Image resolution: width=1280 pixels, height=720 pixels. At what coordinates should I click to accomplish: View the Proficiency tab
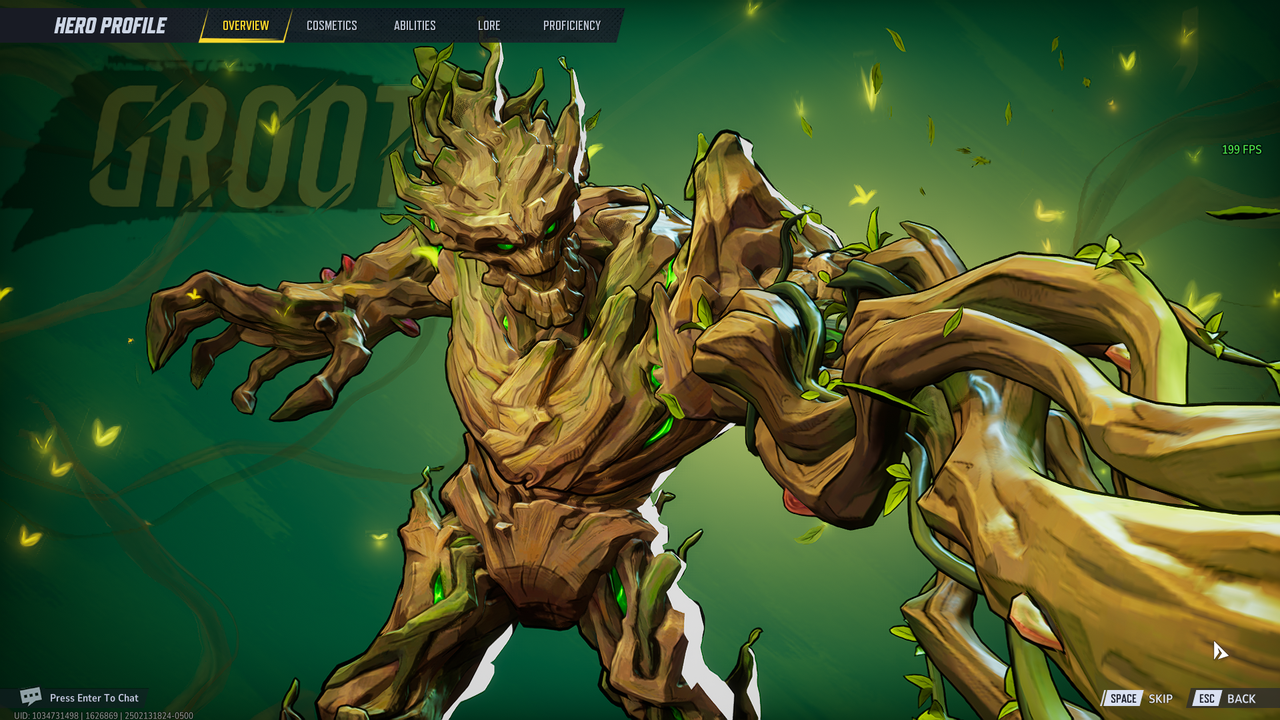[572, 25]
